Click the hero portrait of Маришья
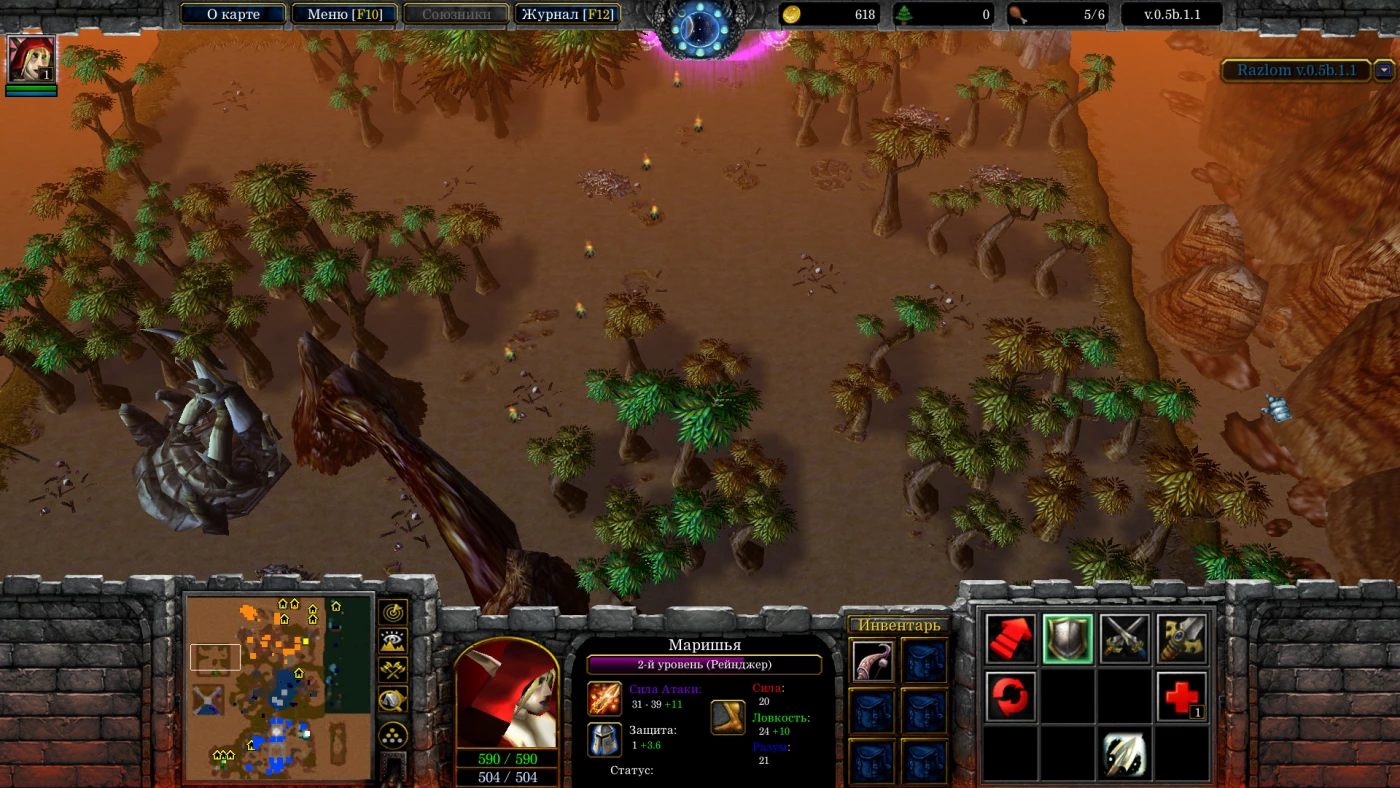Image resolution: width=1400 pixels, height=788 pixels. [507, 693]
